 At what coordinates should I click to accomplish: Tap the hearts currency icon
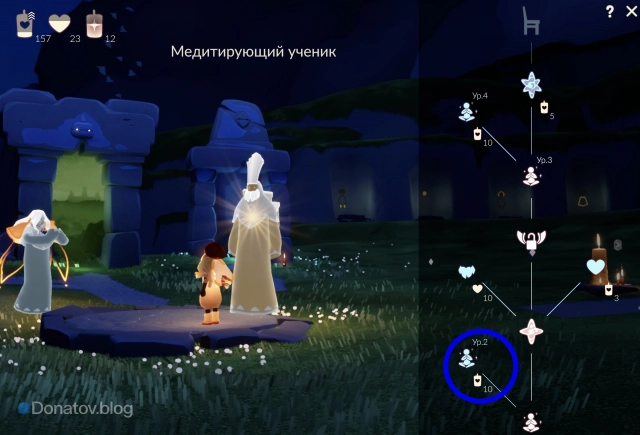click(x=60, y=23)
